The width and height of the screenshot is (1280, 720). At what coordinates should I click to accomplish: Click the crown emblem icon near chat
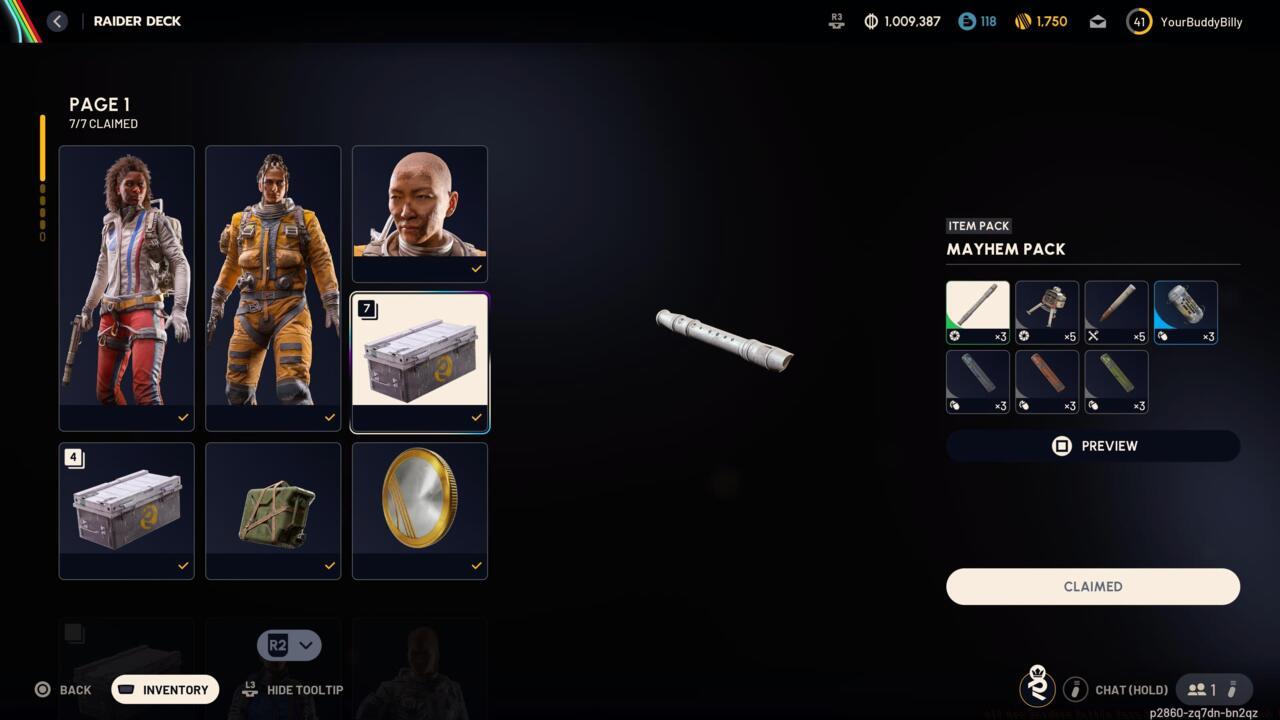(1037, 688)
